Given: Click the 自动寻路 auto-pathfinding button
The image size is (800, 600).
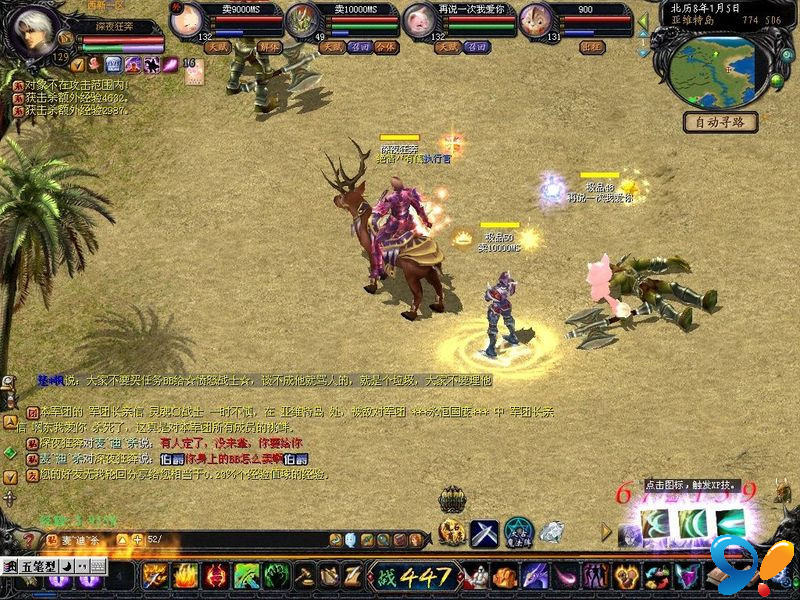Looking at the screenshot, I should tap(720, 122).
